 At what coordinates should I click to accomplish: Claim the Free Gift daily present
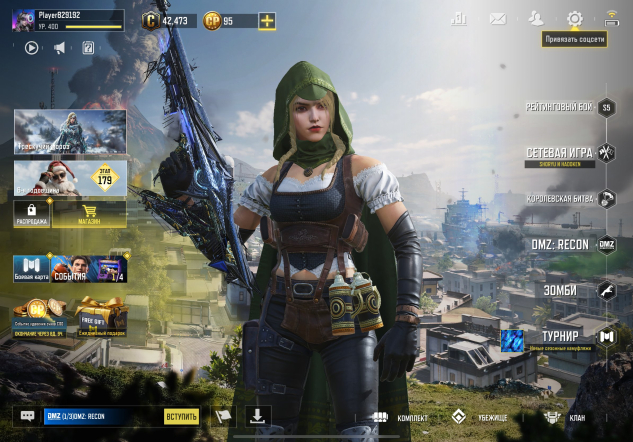click(99, 317)
